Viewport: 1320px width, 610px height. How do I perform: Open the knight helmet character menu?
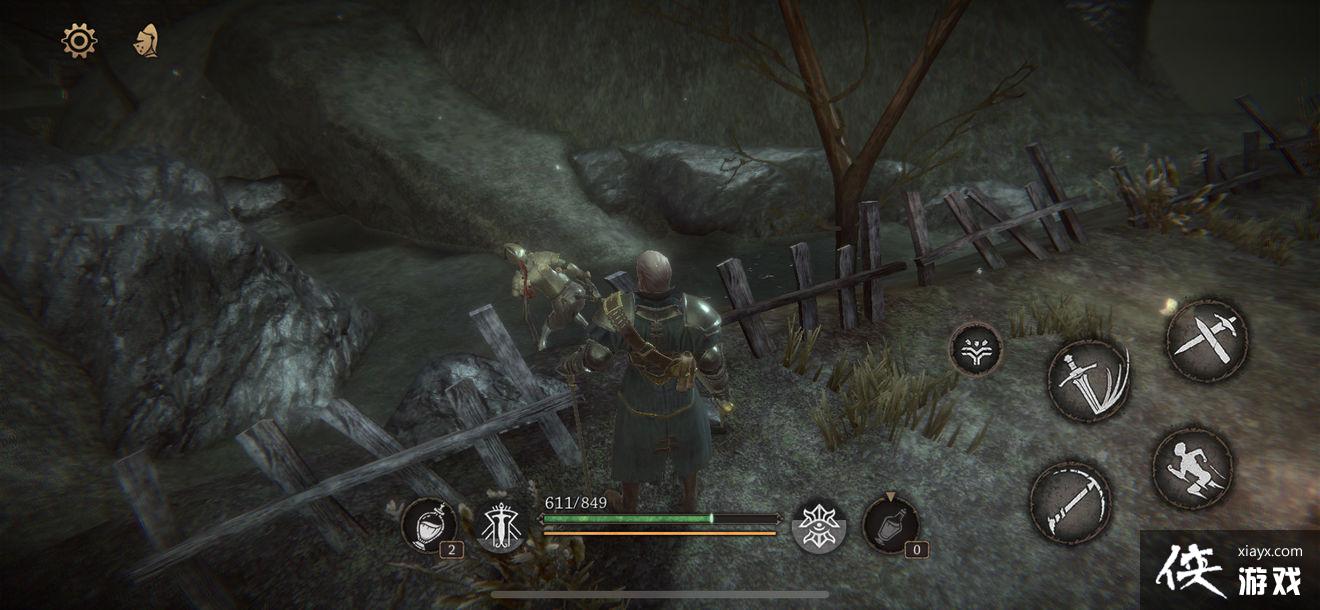[x=146, y=41]
